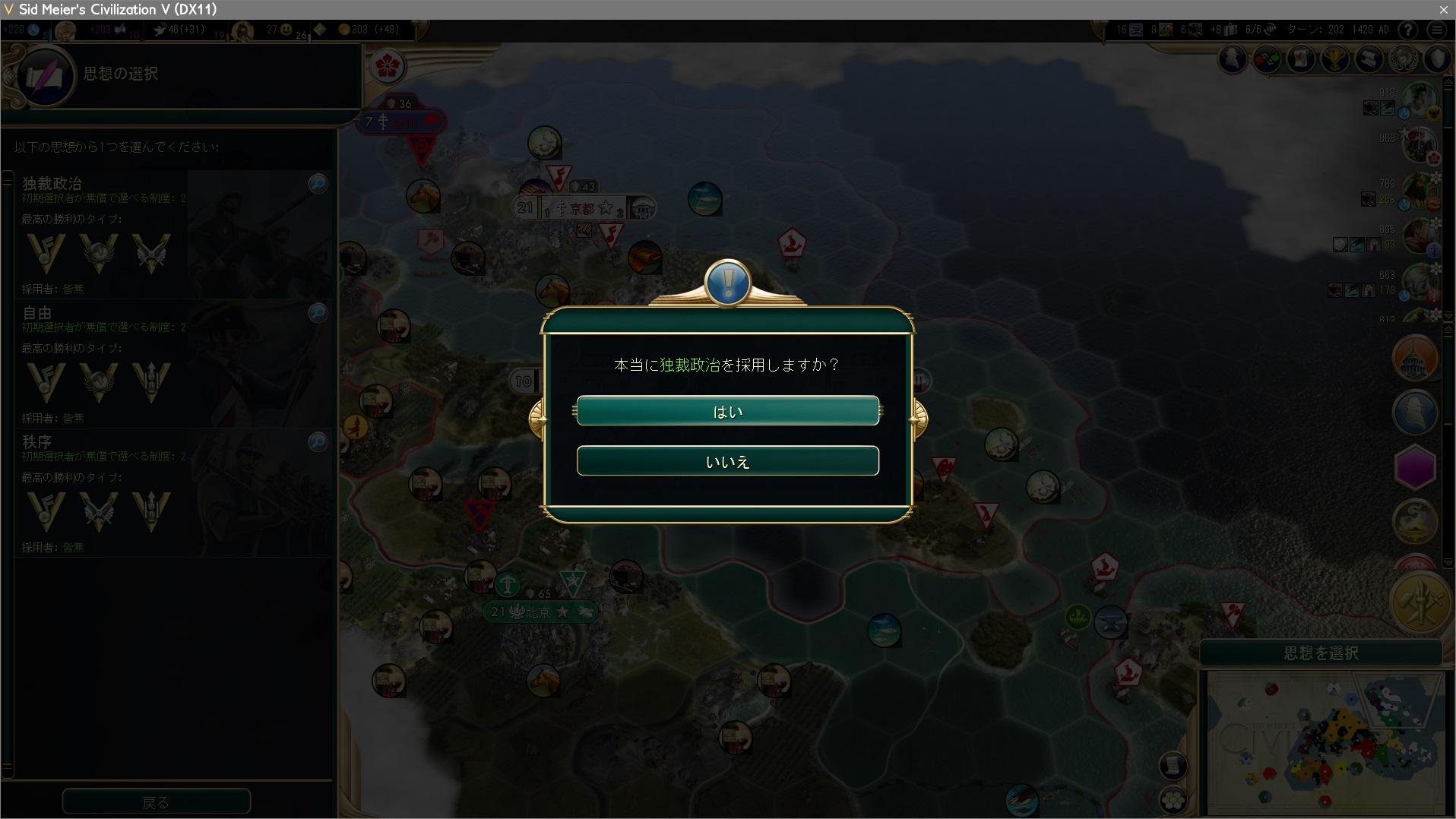
Task: Open the victory progress trophy icon
Action: tap(1335, 59)
